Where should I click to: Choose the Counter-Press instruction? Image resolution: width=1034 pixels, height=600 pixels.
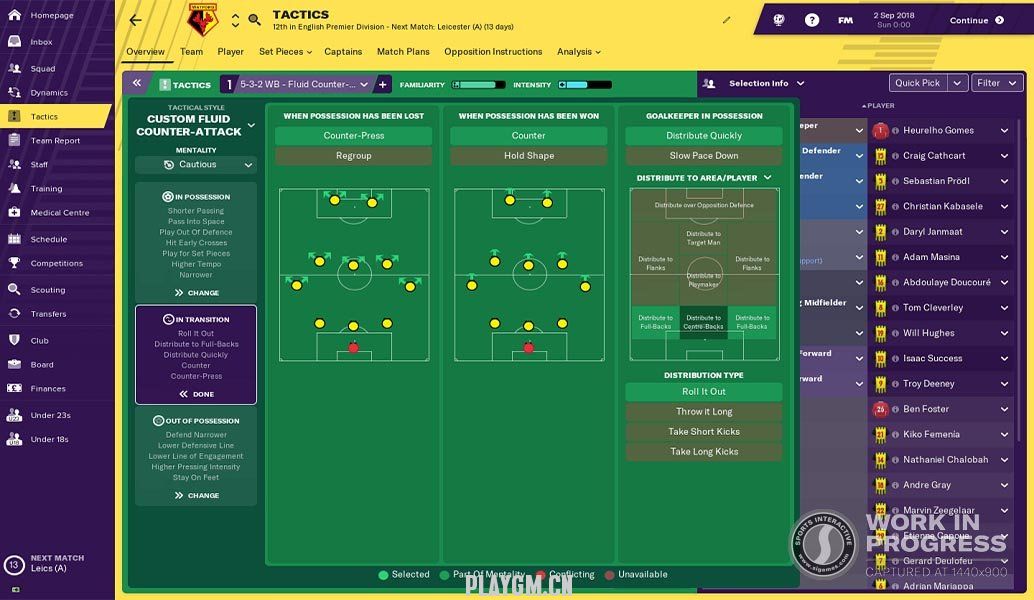[x=353, y=136]
